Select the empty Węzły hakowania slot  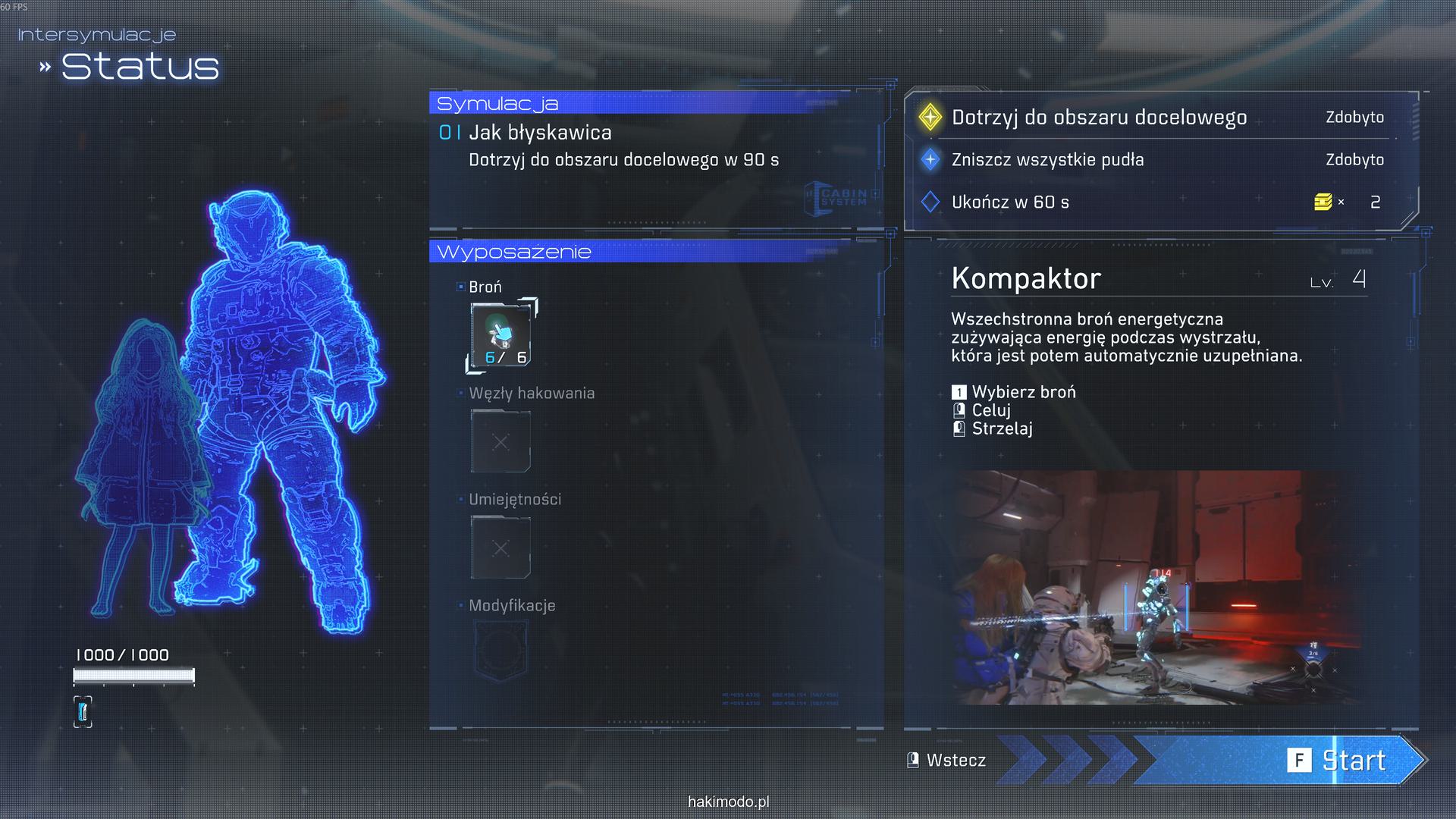click(500, 441)
